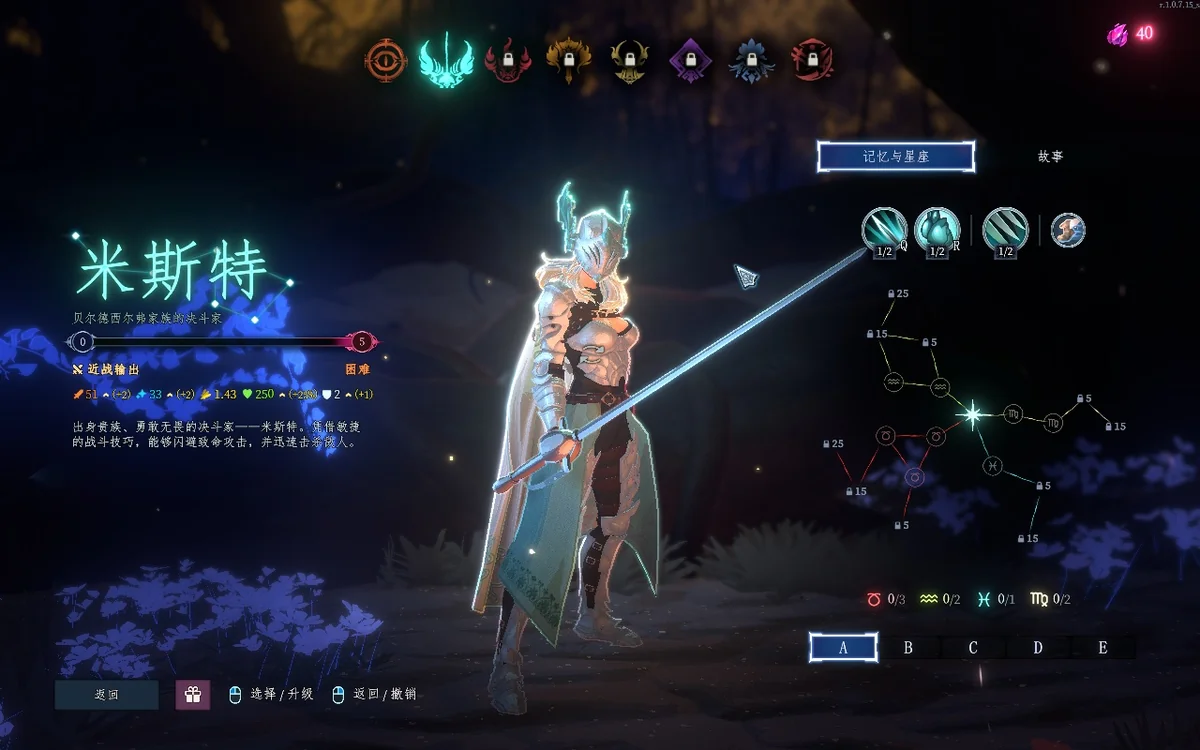This screenshot has height=750, width=1200.
Task: Pick the locked purple diamond character emblem
Action: click(689, 61)
